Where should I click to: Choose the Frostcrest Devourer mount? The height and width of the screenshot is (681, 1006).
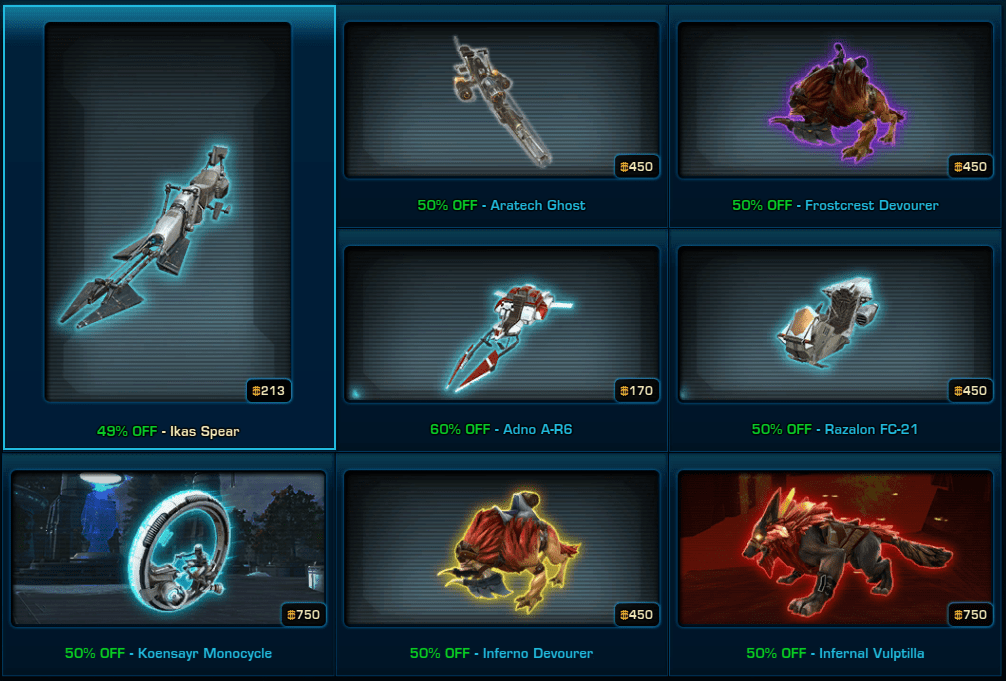point(835,100)
